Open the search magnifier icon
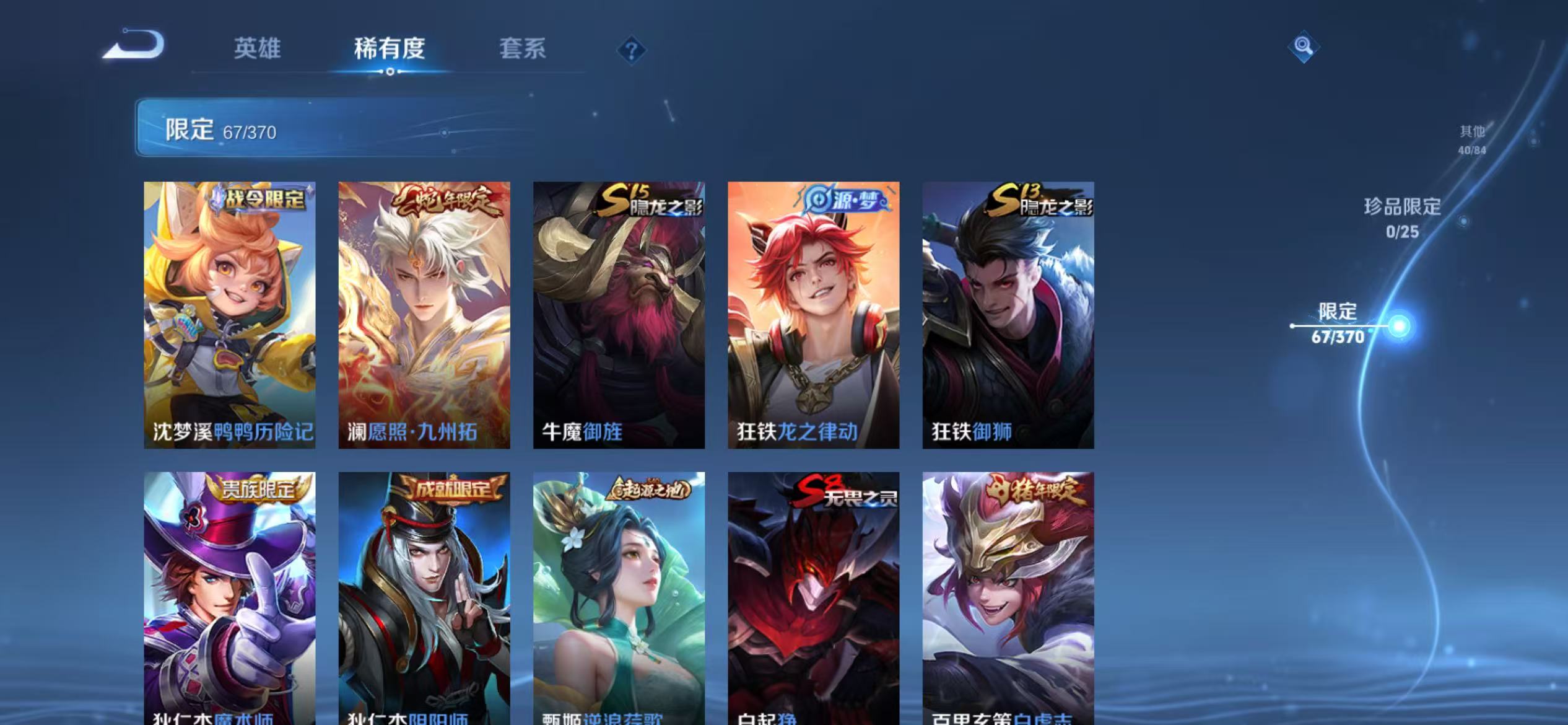 click(x=1304, y=46)
